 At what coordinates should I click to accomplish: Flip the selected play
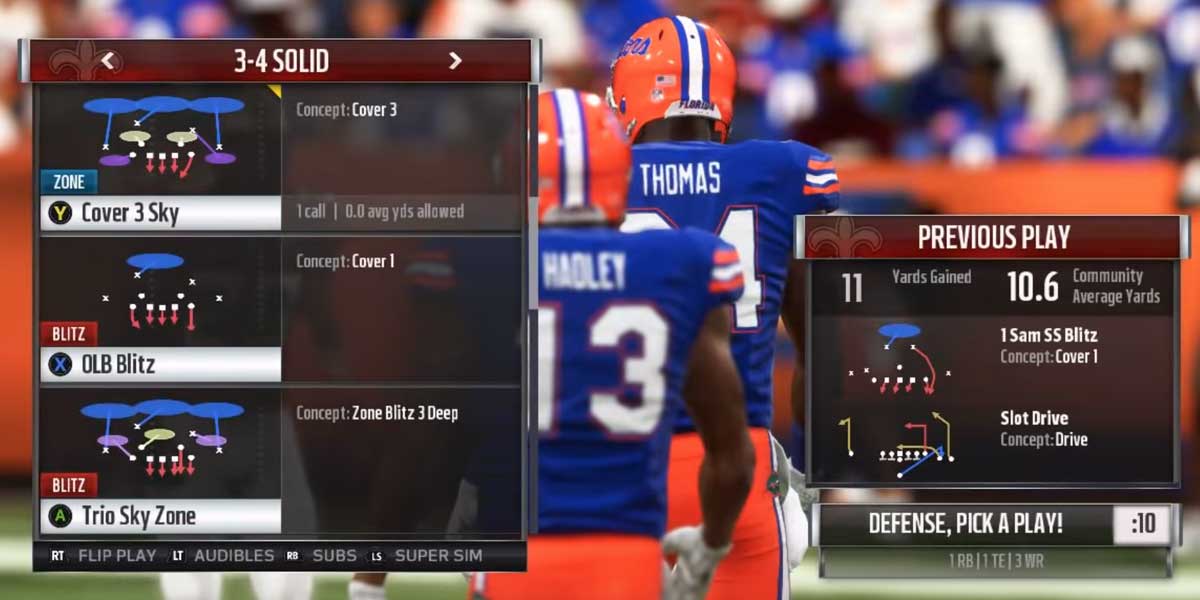tap(106, 555)
